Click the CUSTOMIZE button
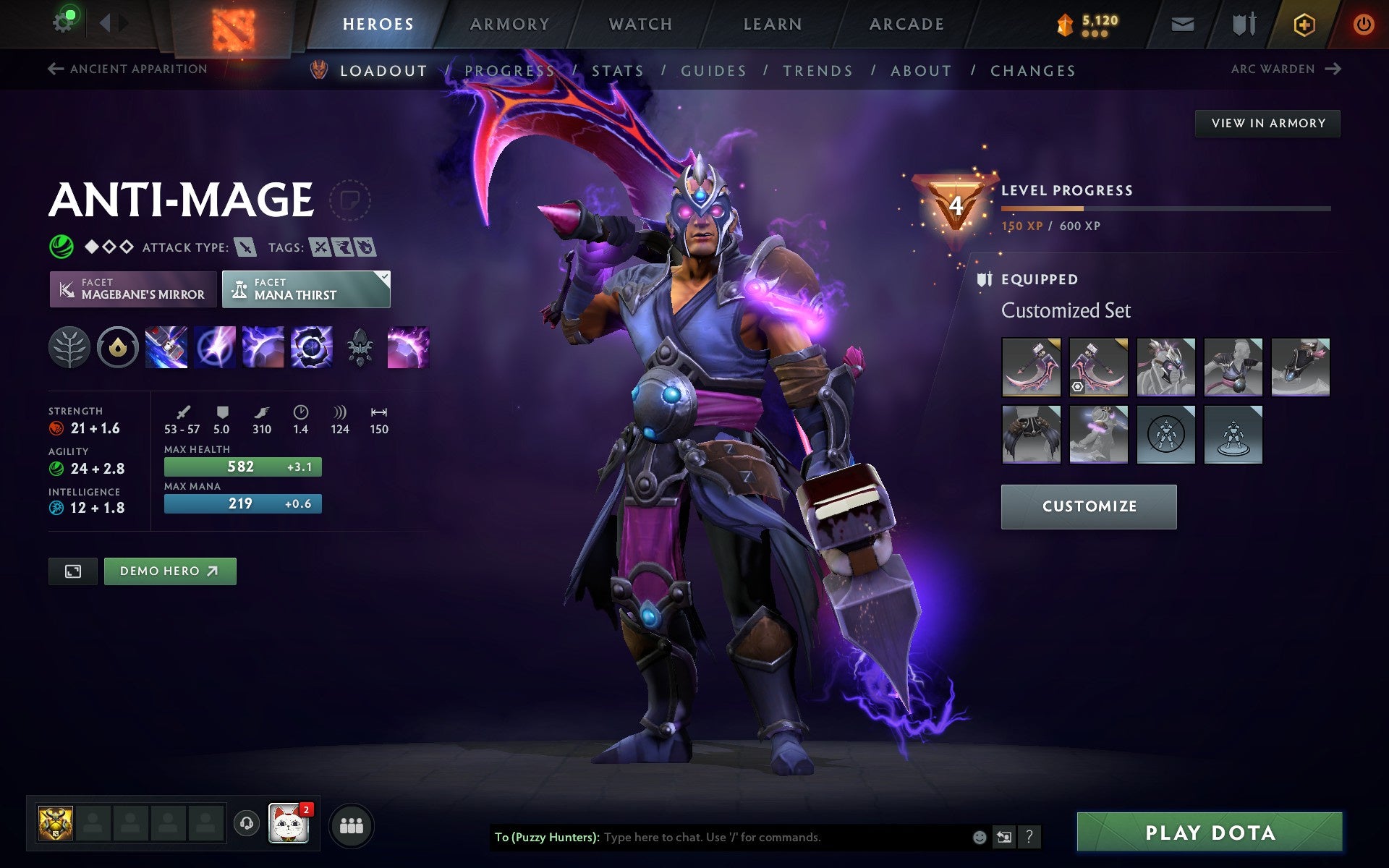1389x868 pixels. (x=1088, y=506)
